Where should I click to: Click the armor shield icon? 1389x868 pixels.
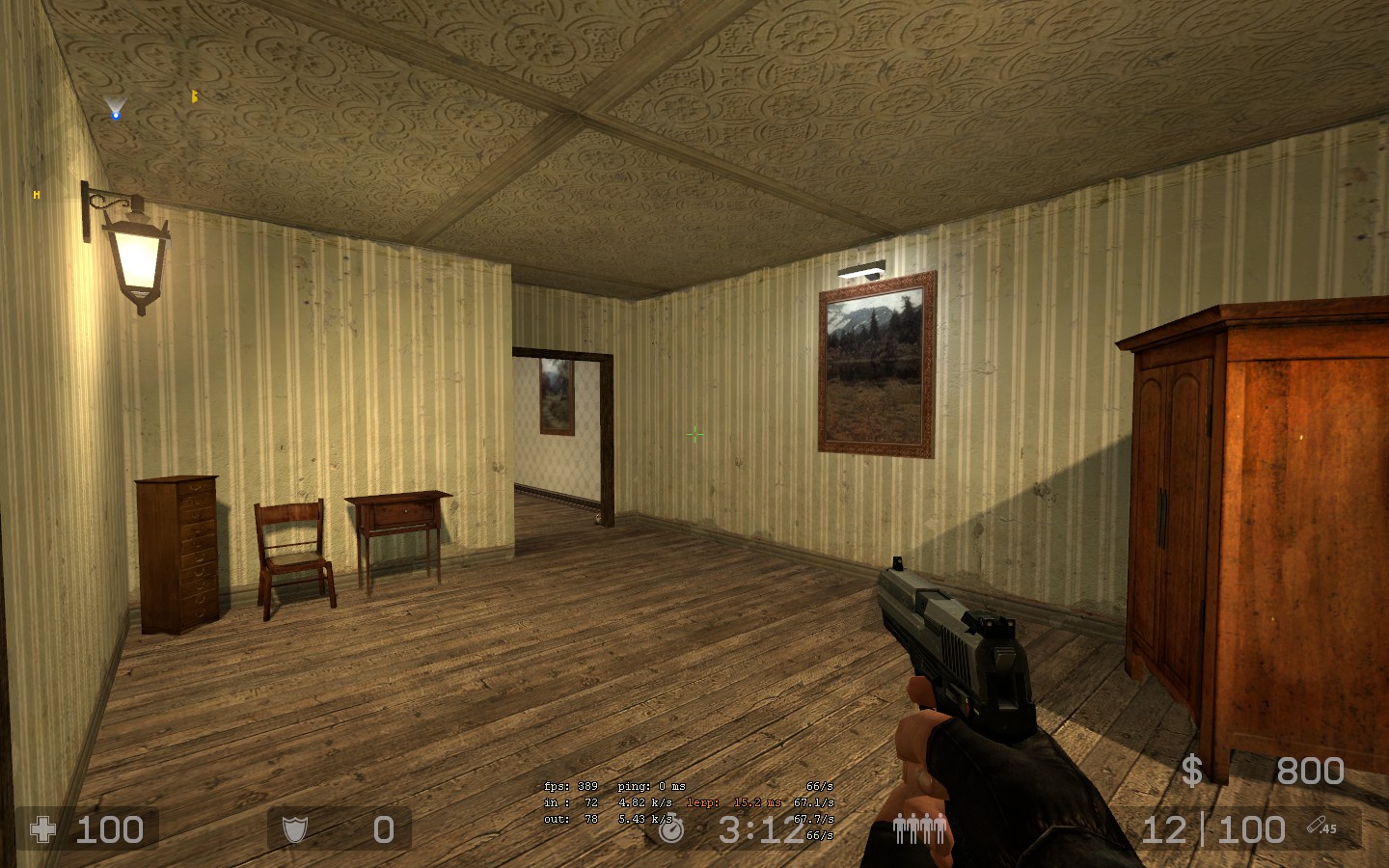click(x=294, y=829)
